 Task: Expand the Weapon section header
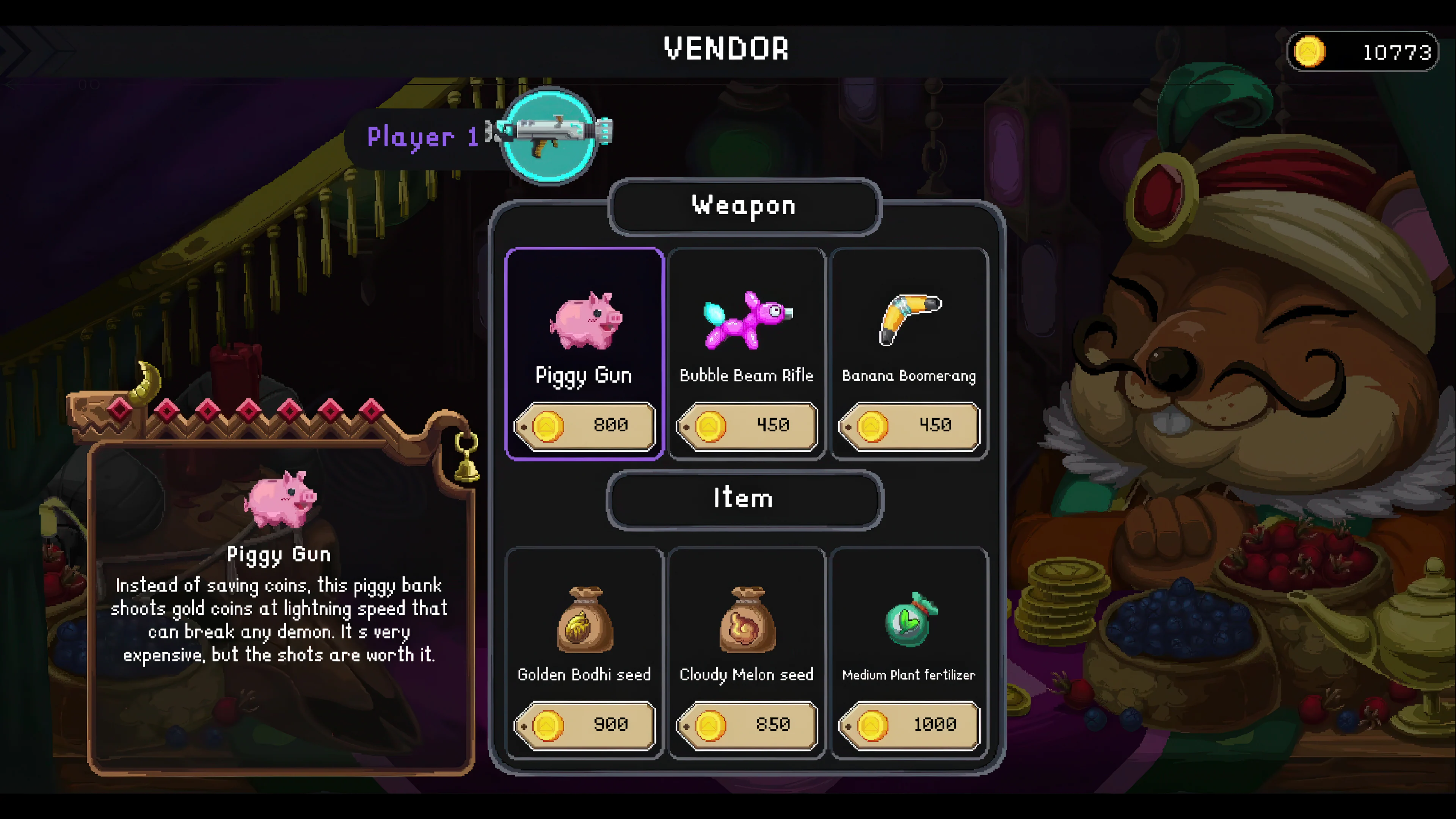pyautogui.click(x=743, y=206)
